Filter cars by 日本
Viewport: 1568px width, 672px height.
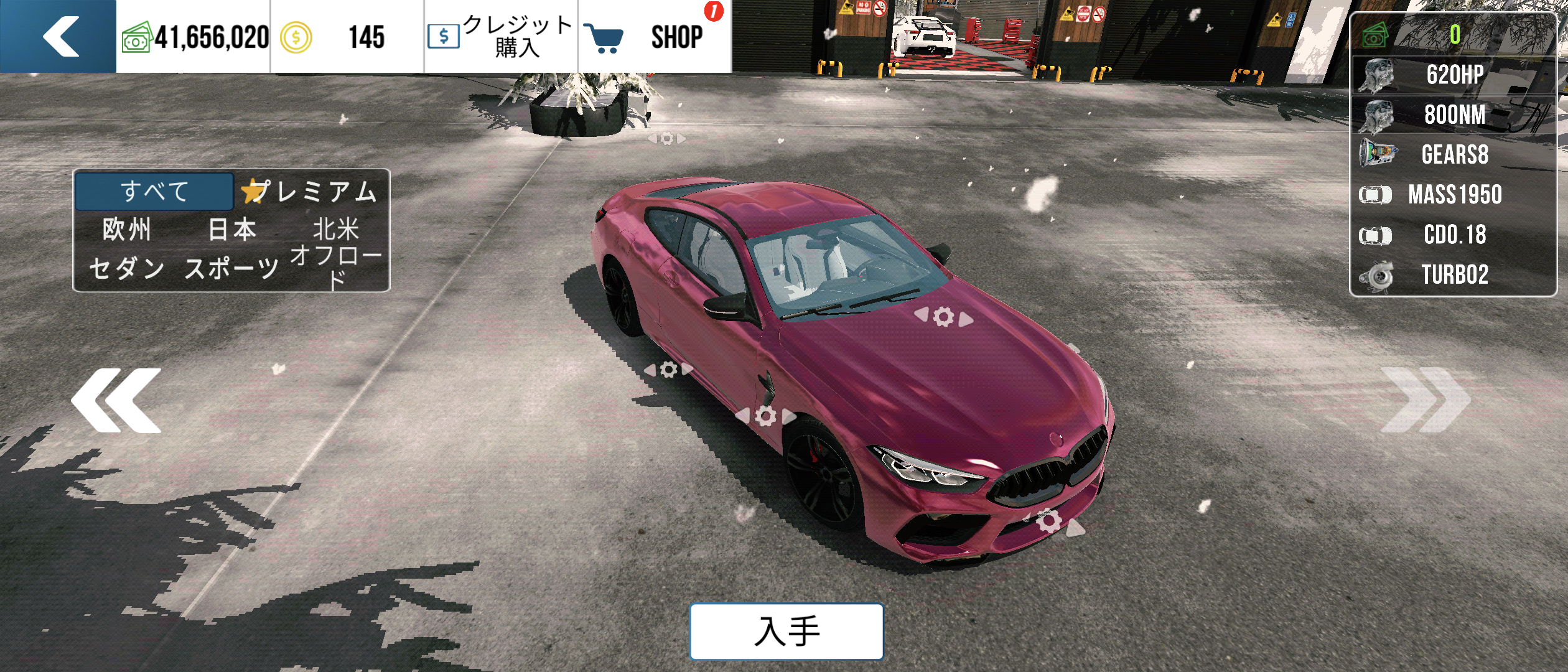[231, 230]
